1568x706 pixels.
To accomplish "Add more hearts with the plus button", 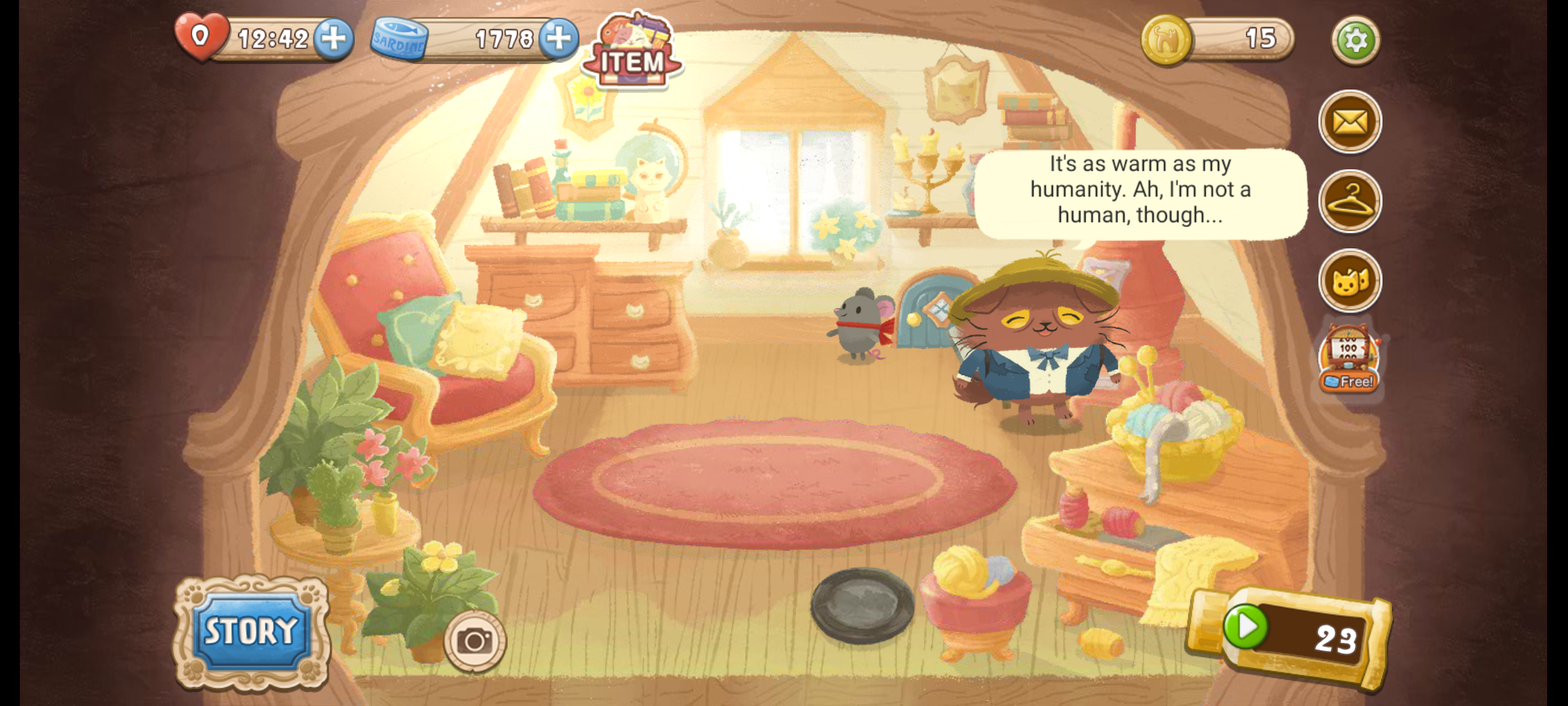I will coord(334,39).
